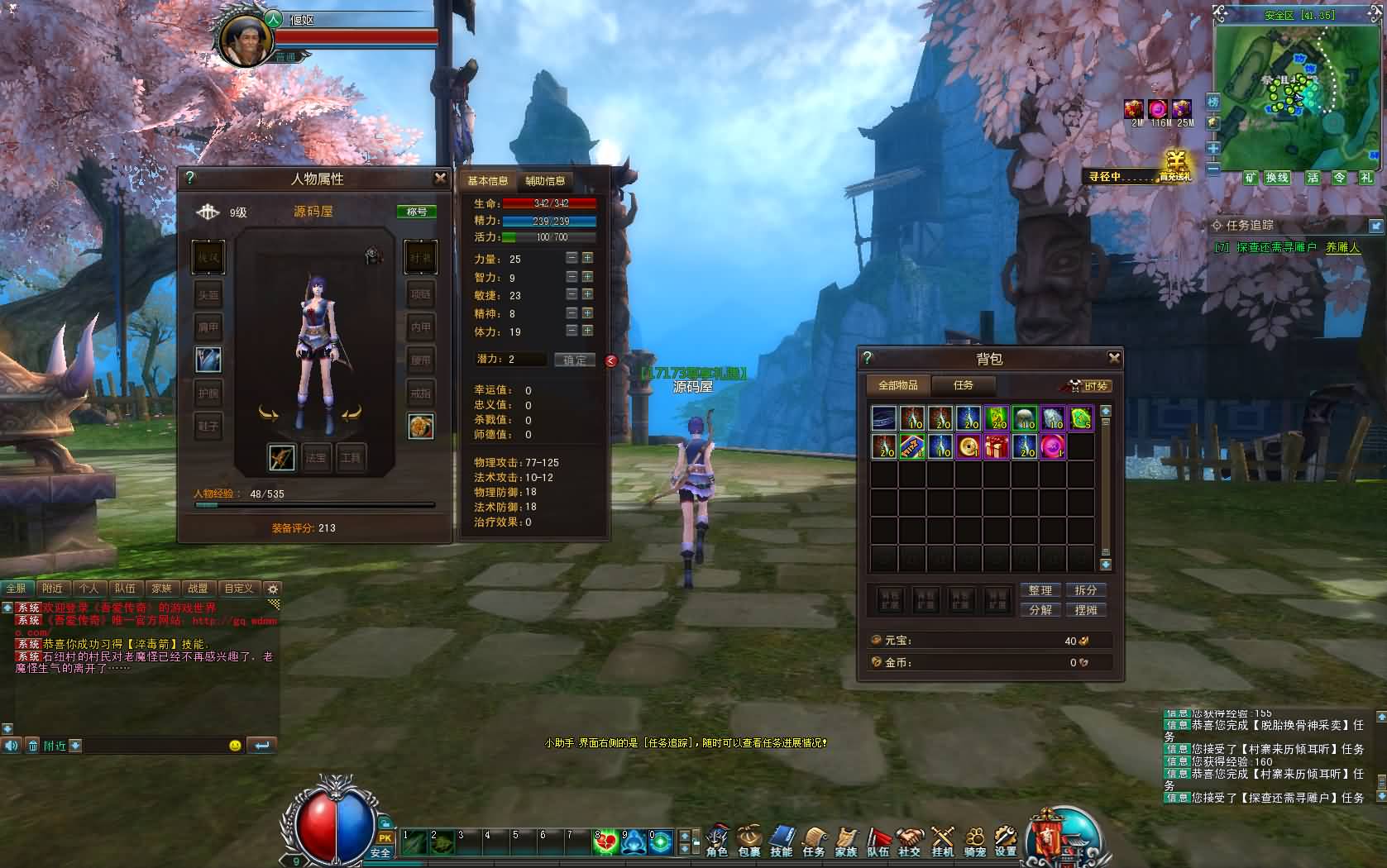Open the 设置 settings icon
Screen dimensions: 1387x868
click(x=1006, y=841)
